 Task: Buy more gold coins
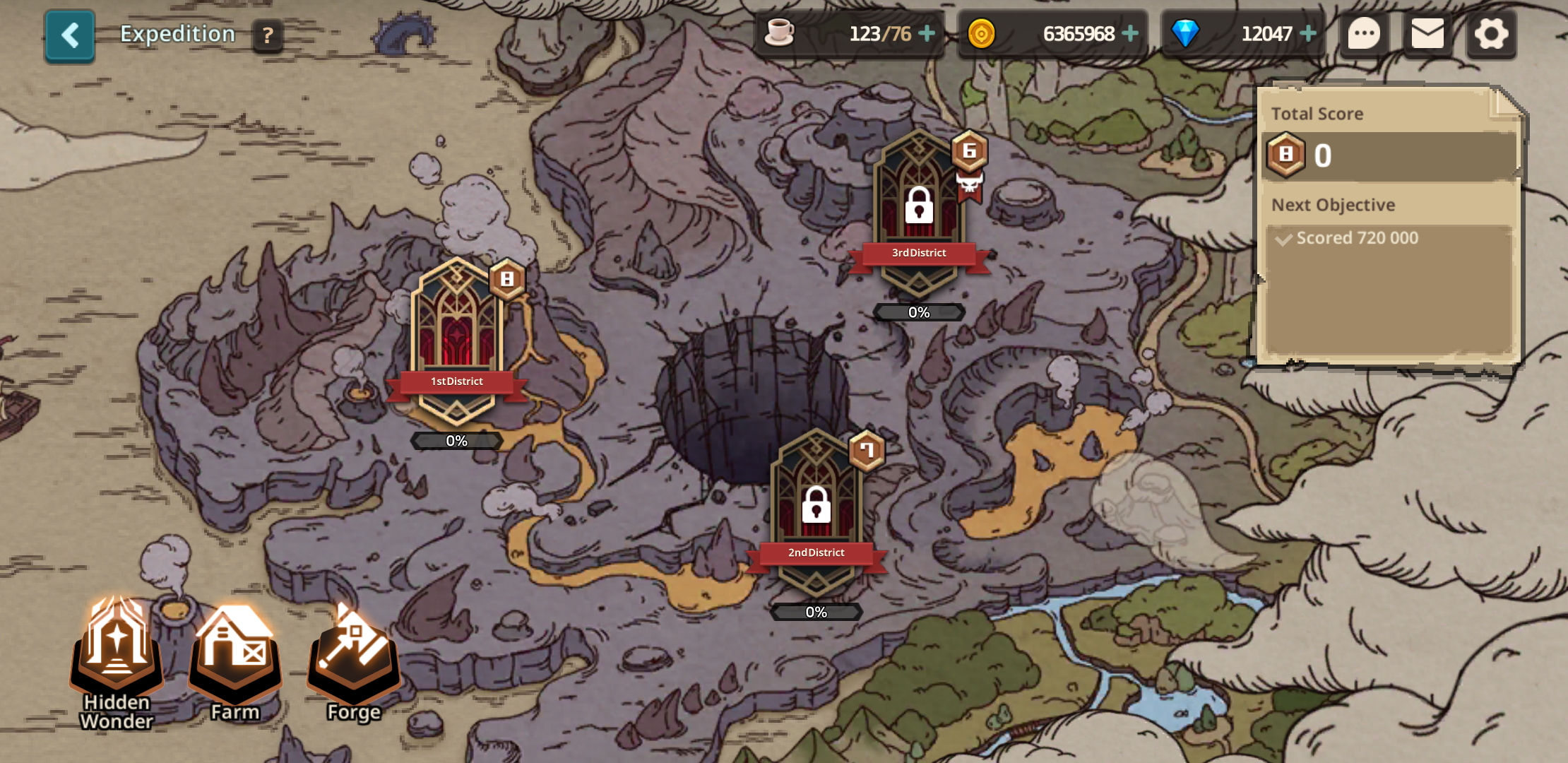pyautogui.click(x=1130, y=34)
